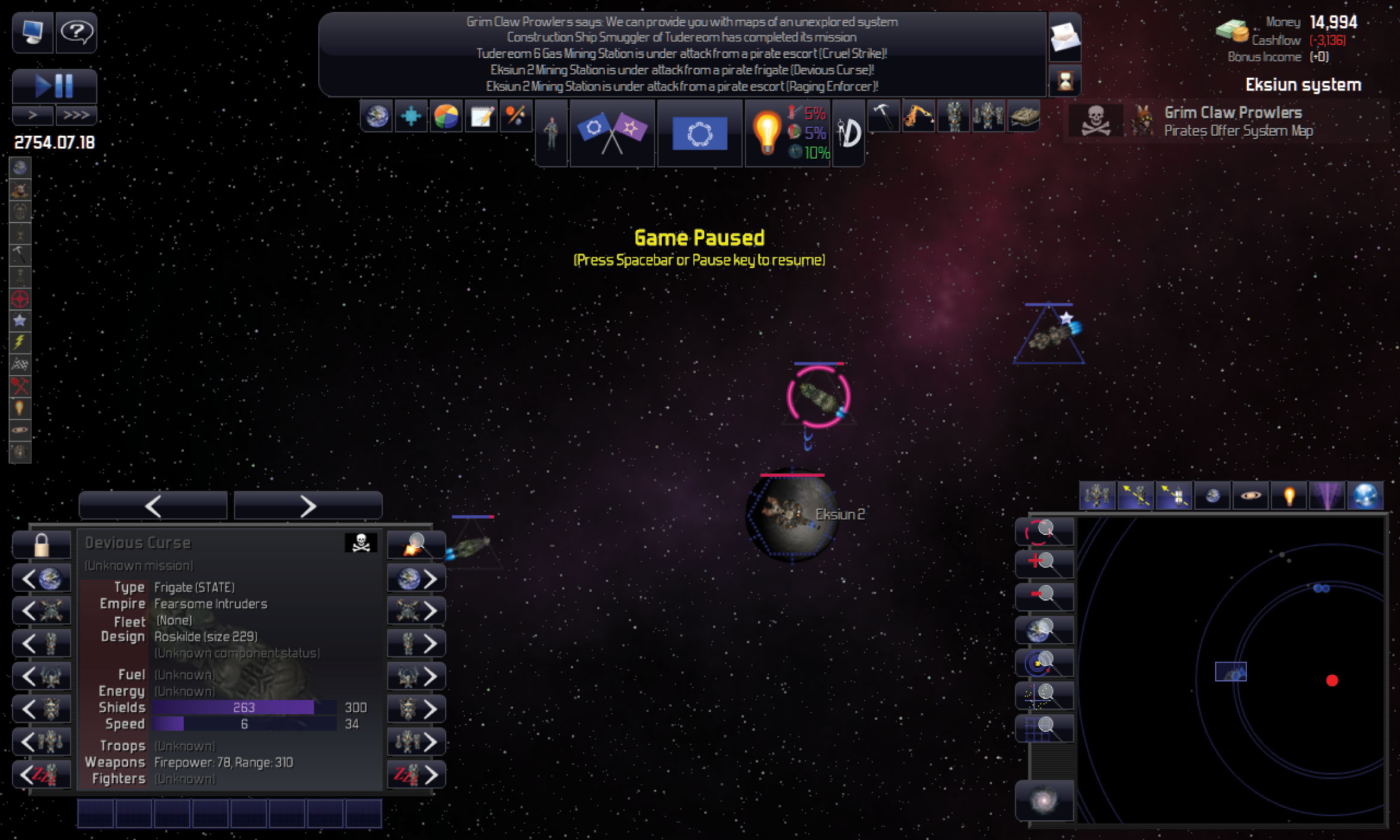Cycle to next colony with globe arrow
Viewport: 1400px width, 840px height.
[416, 579]
